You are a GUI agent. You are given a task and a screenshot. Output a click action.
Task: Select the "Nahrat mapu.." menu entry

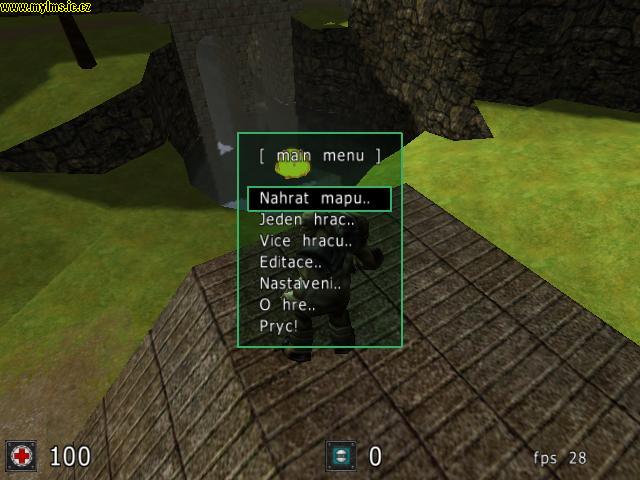pyautogui.click(x=315, y=198)
